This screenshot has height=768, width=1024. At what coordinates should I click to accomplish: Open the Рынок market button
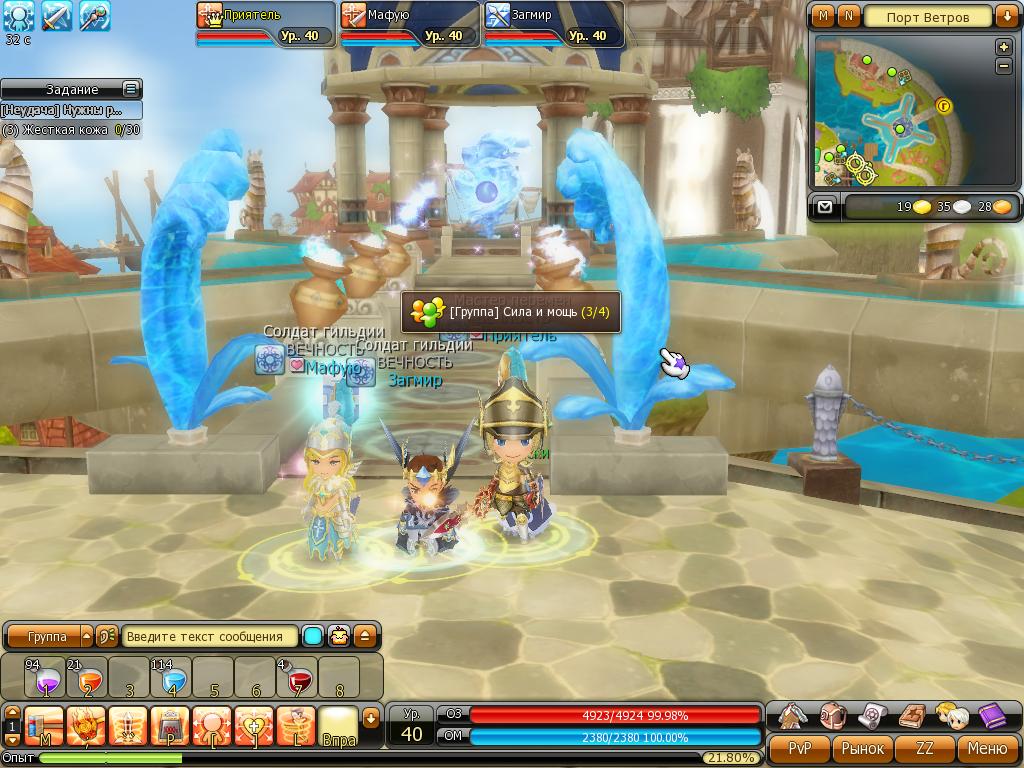[x=862, y=748]
